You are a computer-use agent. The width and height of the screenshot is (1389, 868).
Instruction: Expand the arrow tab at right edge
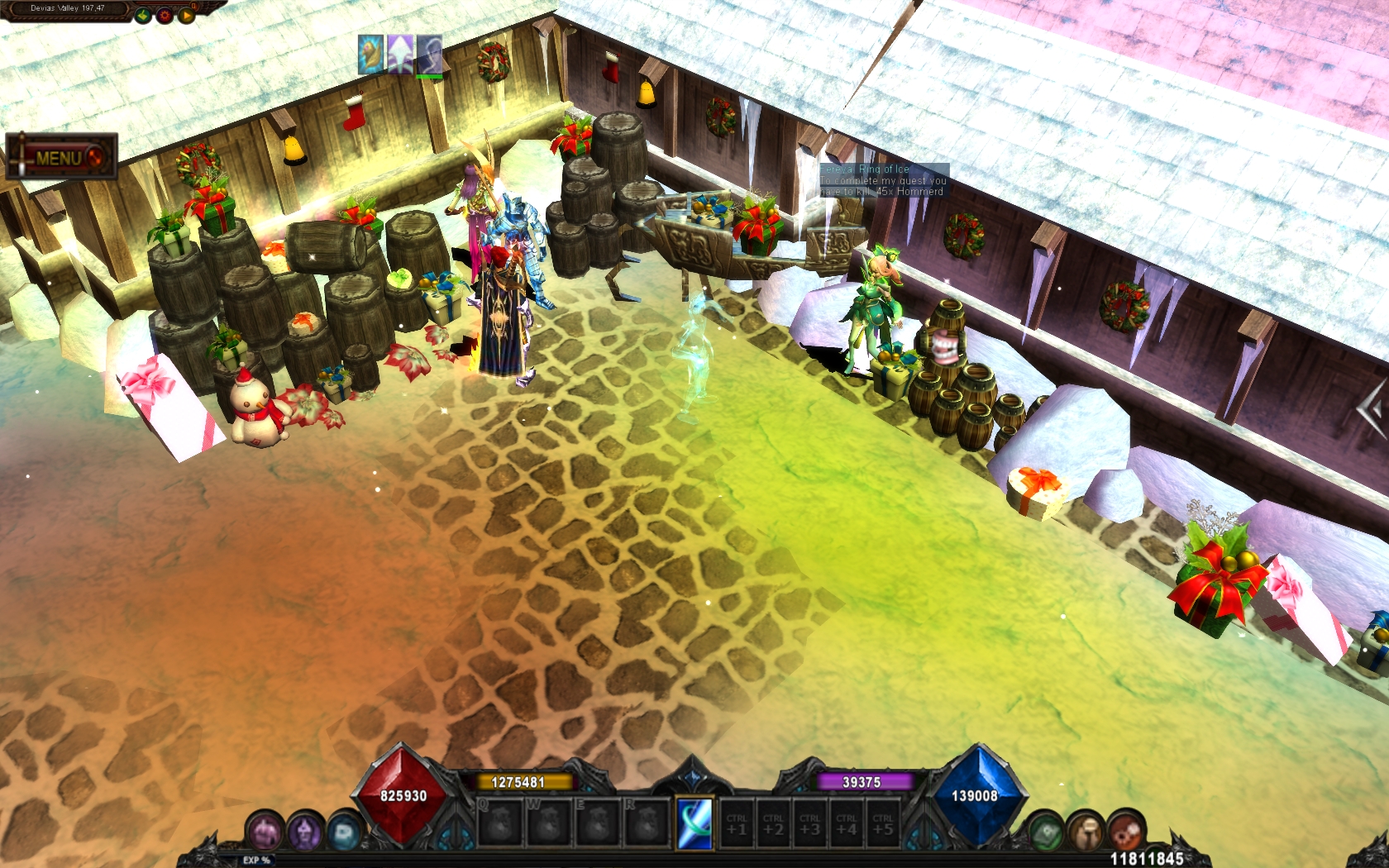coord(1372,408)
